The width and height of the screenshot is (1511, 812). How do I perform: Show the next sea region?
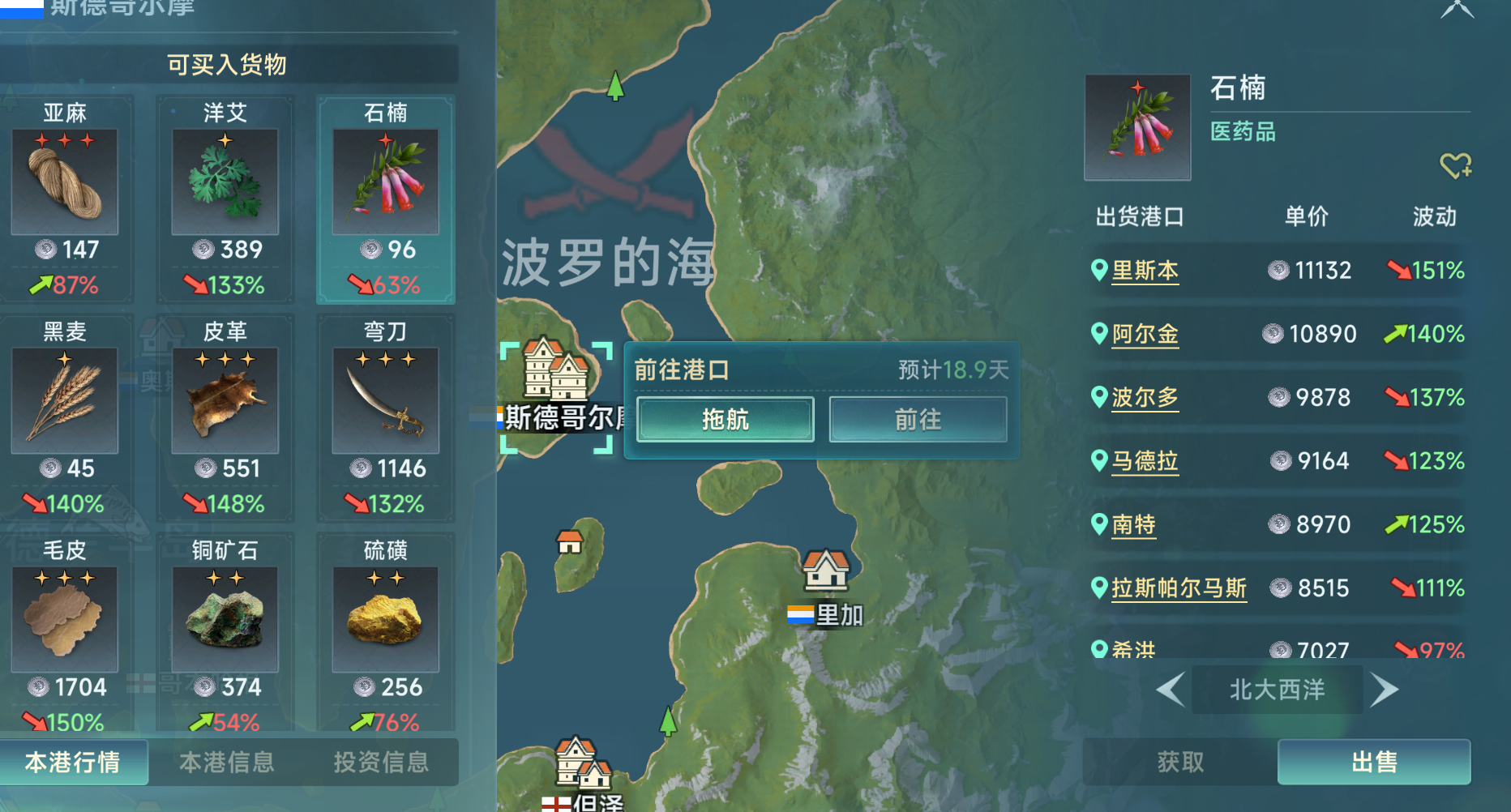(x=1384, y=690)
